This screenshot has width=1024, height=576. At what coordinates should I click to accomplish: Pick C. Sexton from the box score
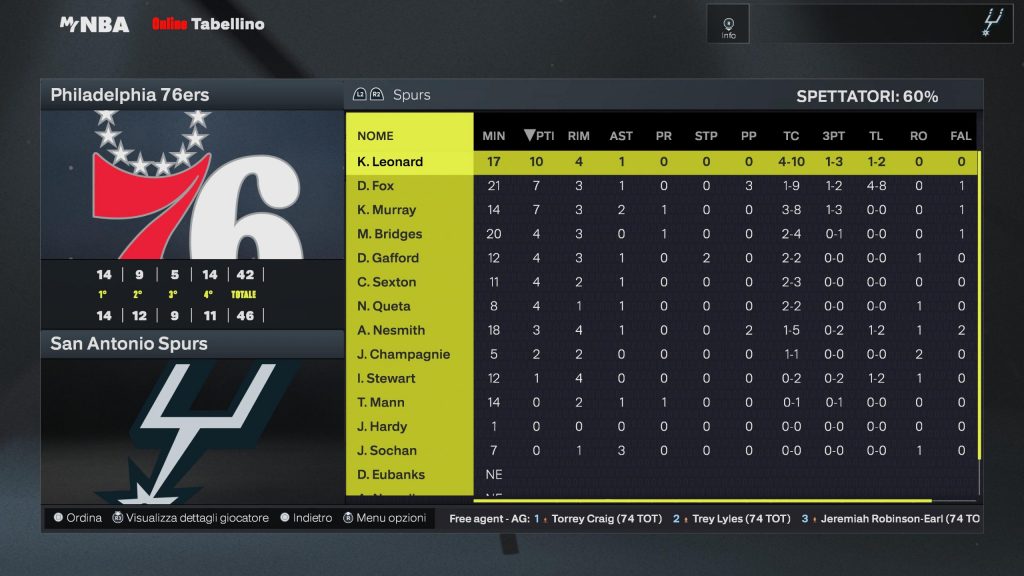click(386, 282)
